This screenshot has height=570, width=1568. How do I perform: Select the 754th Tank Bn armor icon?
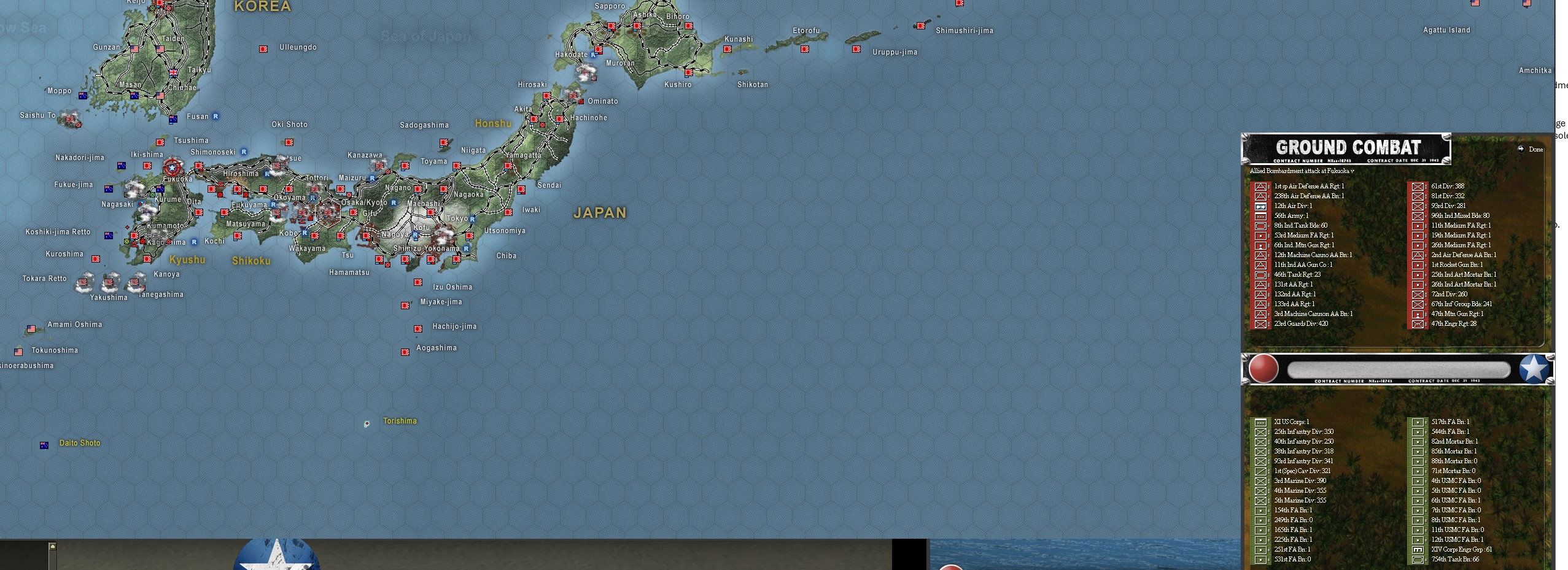tap(1419, 560)
